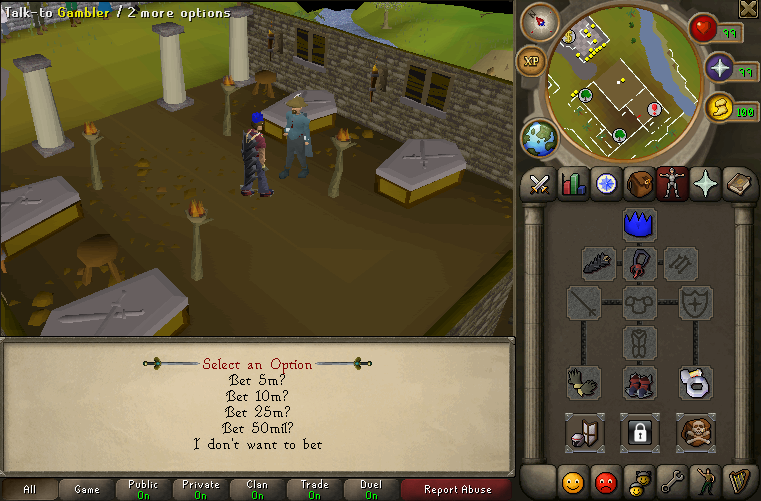The height and width of the screenshot is (501, 761).
Task: Switch to the Inventory backpack tab
Action: click(x=638, y=185)
